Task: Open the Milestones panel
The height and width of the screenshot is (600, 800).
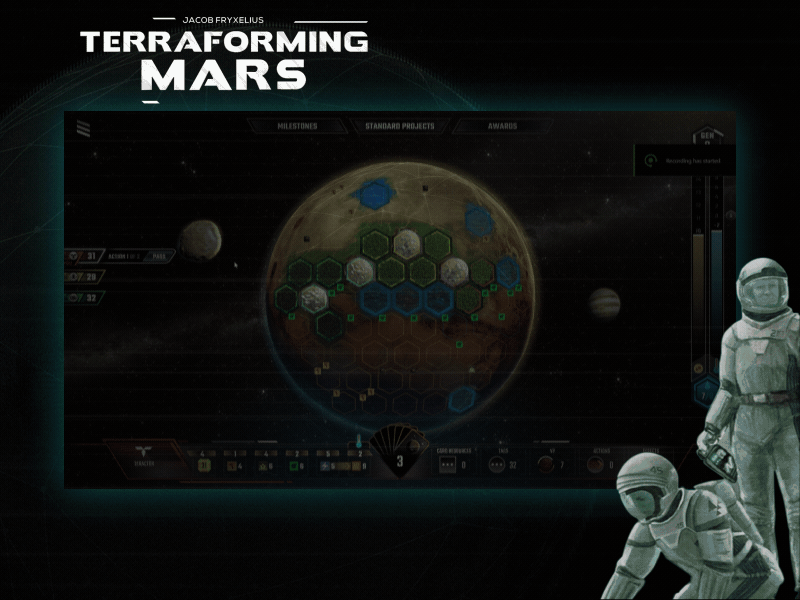Action: coord(297,127)
